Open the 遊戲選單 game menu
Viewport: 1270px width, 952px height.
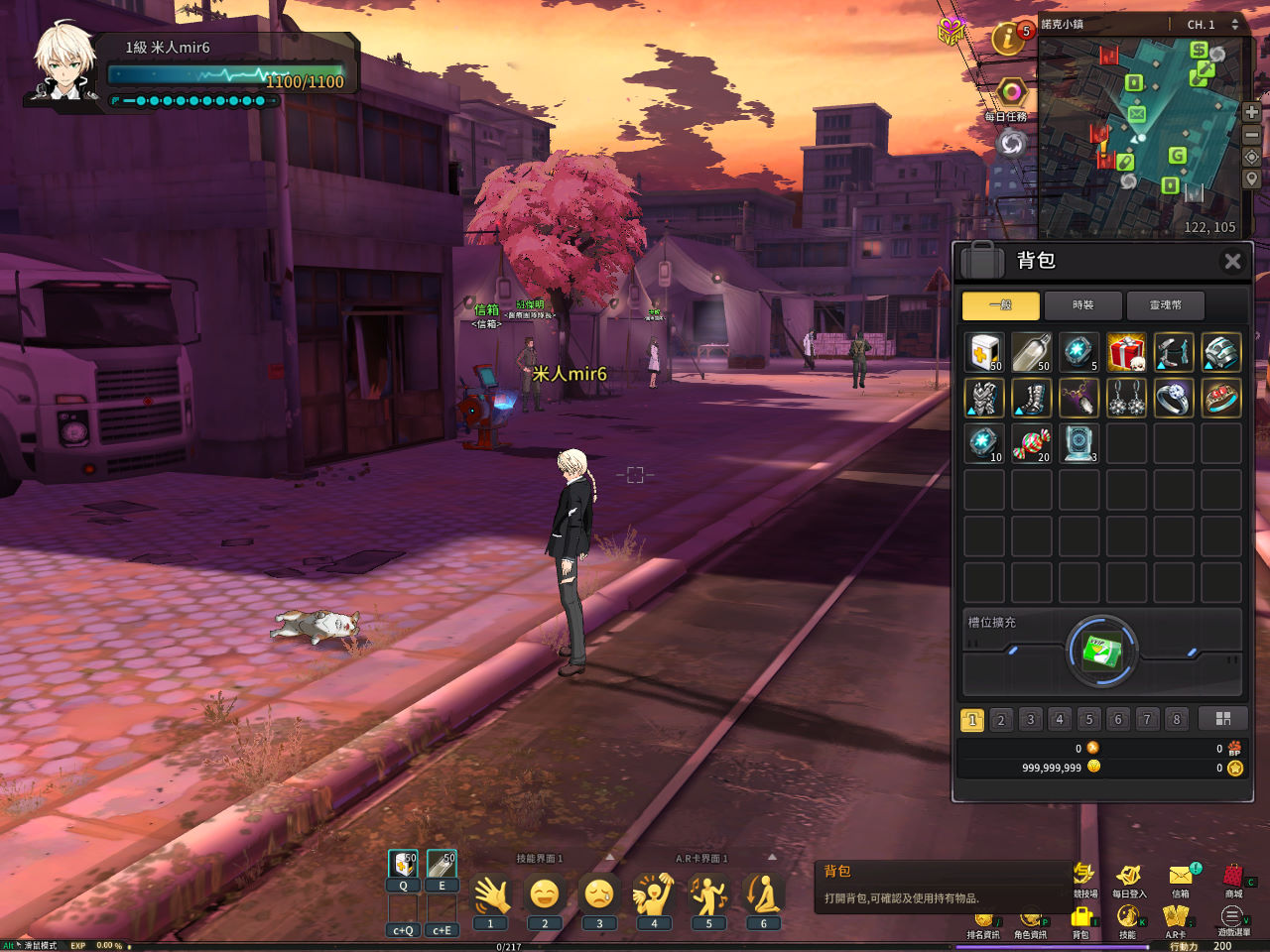tap(1232, 919)
